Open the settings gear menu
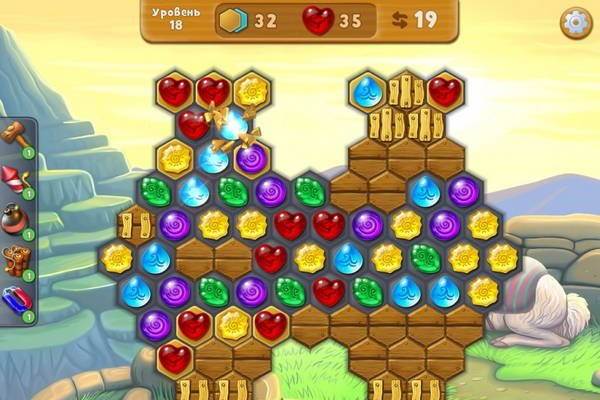The height and width of the screenshot is (400, 600). point(575,23)
